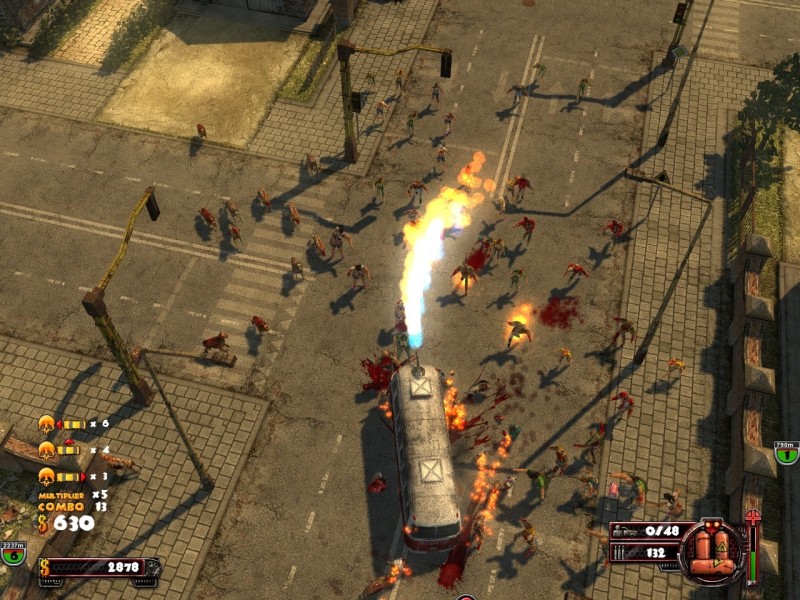Click the 2237m waypoint marker badge

13,552
